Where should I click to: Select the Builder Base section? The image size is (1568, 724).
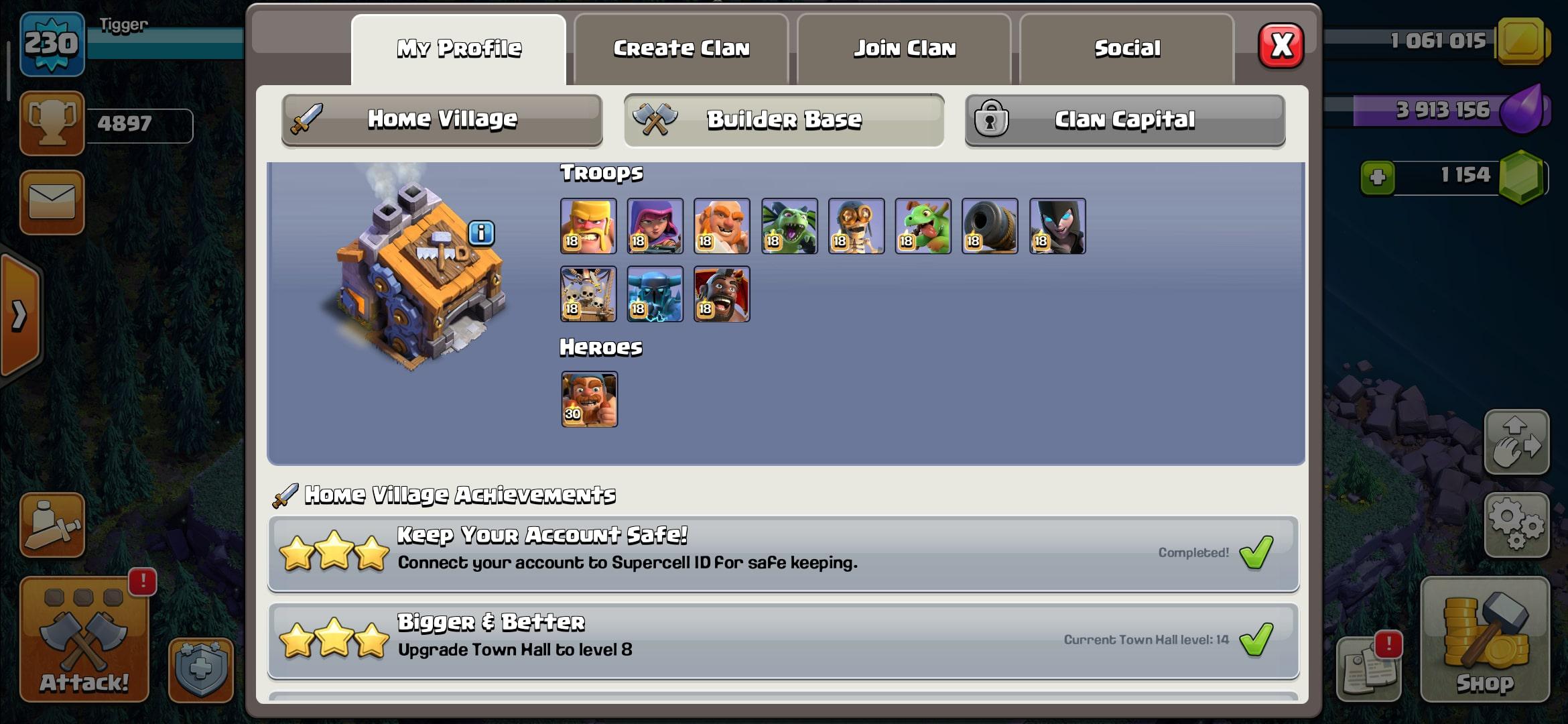pyautogui.click(x=783, y=120)
